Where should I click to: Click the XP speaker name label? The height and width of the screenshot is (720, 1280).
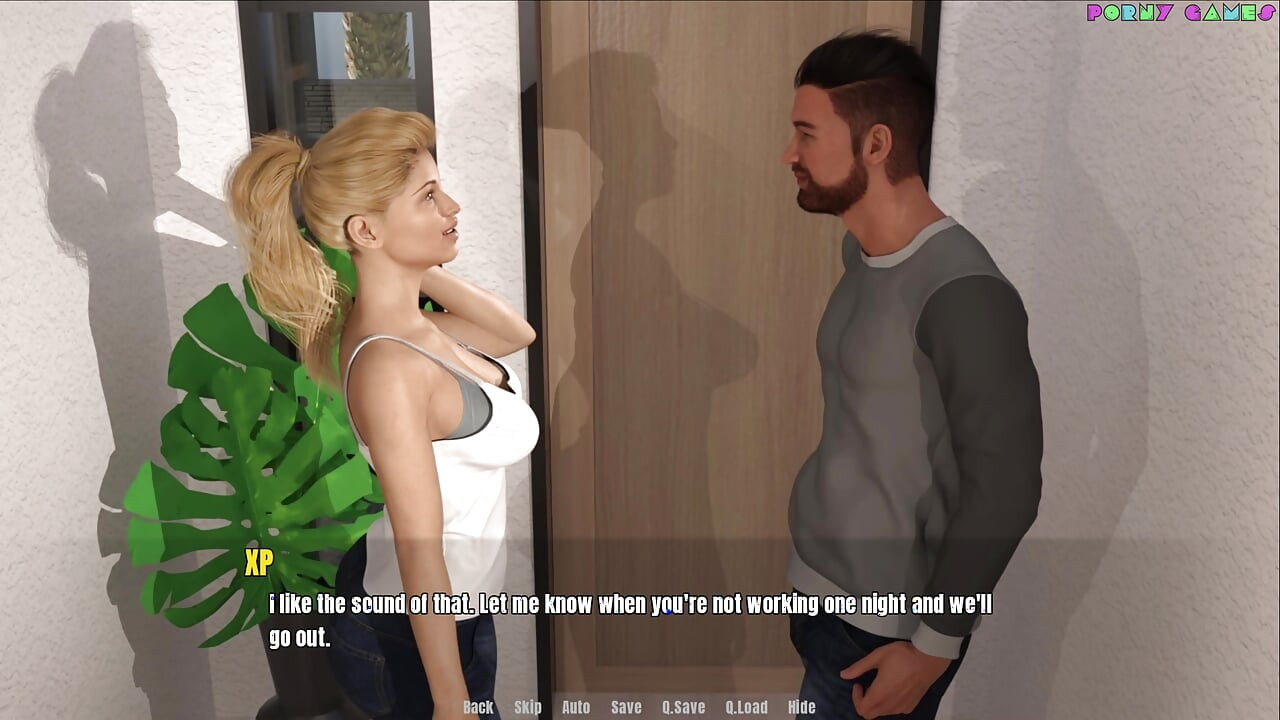[x=258, y=564]
